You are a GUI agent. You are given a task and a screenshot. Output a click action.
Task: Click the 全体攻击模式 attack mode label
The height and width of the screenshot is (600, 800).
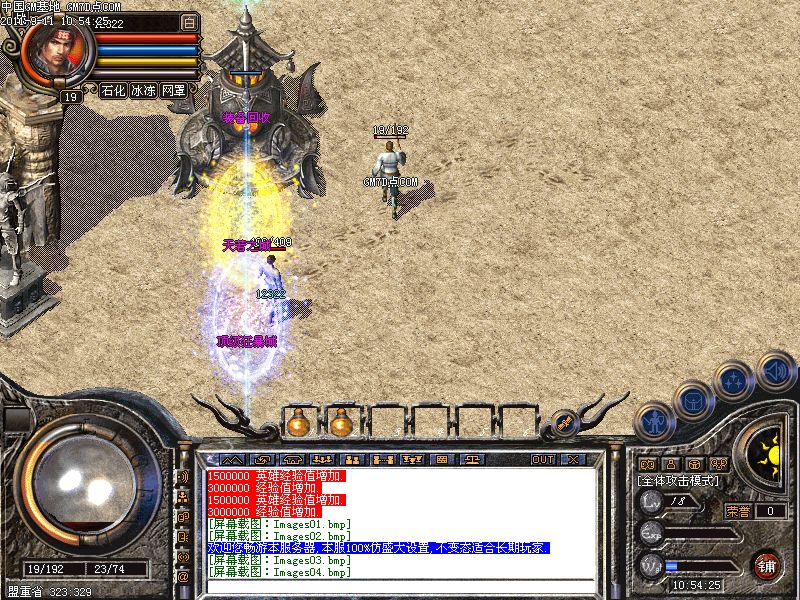[678, 481]
